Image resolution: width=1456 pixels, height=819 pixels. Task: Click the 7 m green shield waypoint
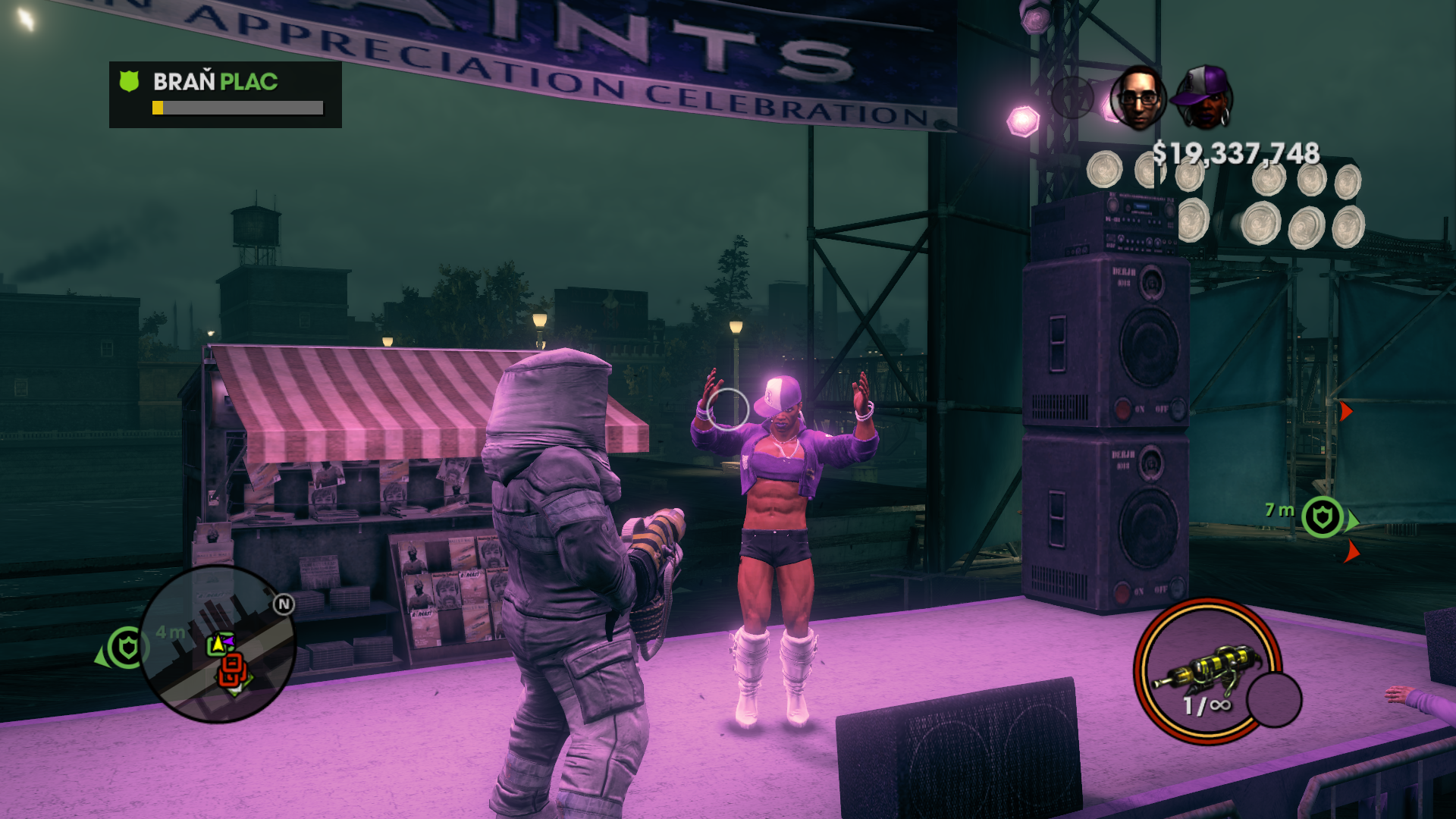[1323, 518]
